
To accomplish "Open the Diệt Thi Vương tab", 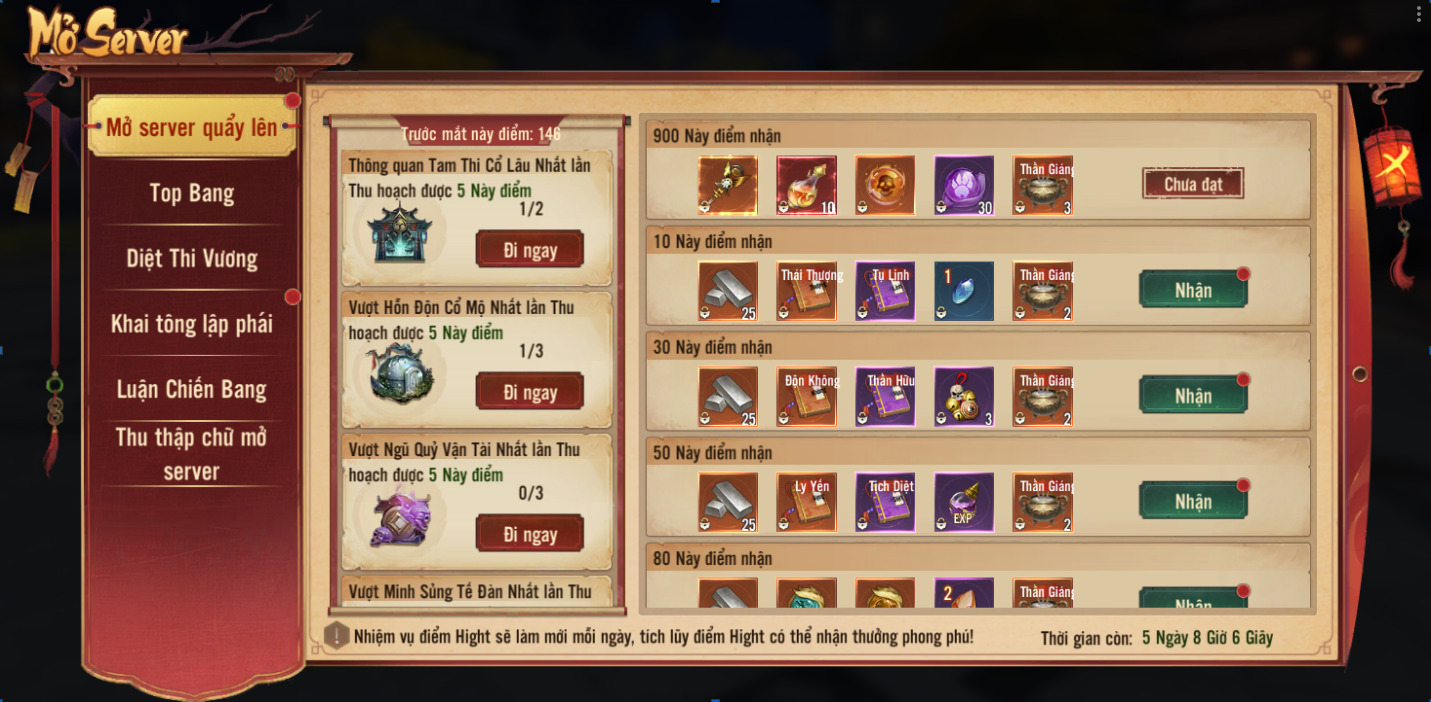I will [x=191, y=259].
